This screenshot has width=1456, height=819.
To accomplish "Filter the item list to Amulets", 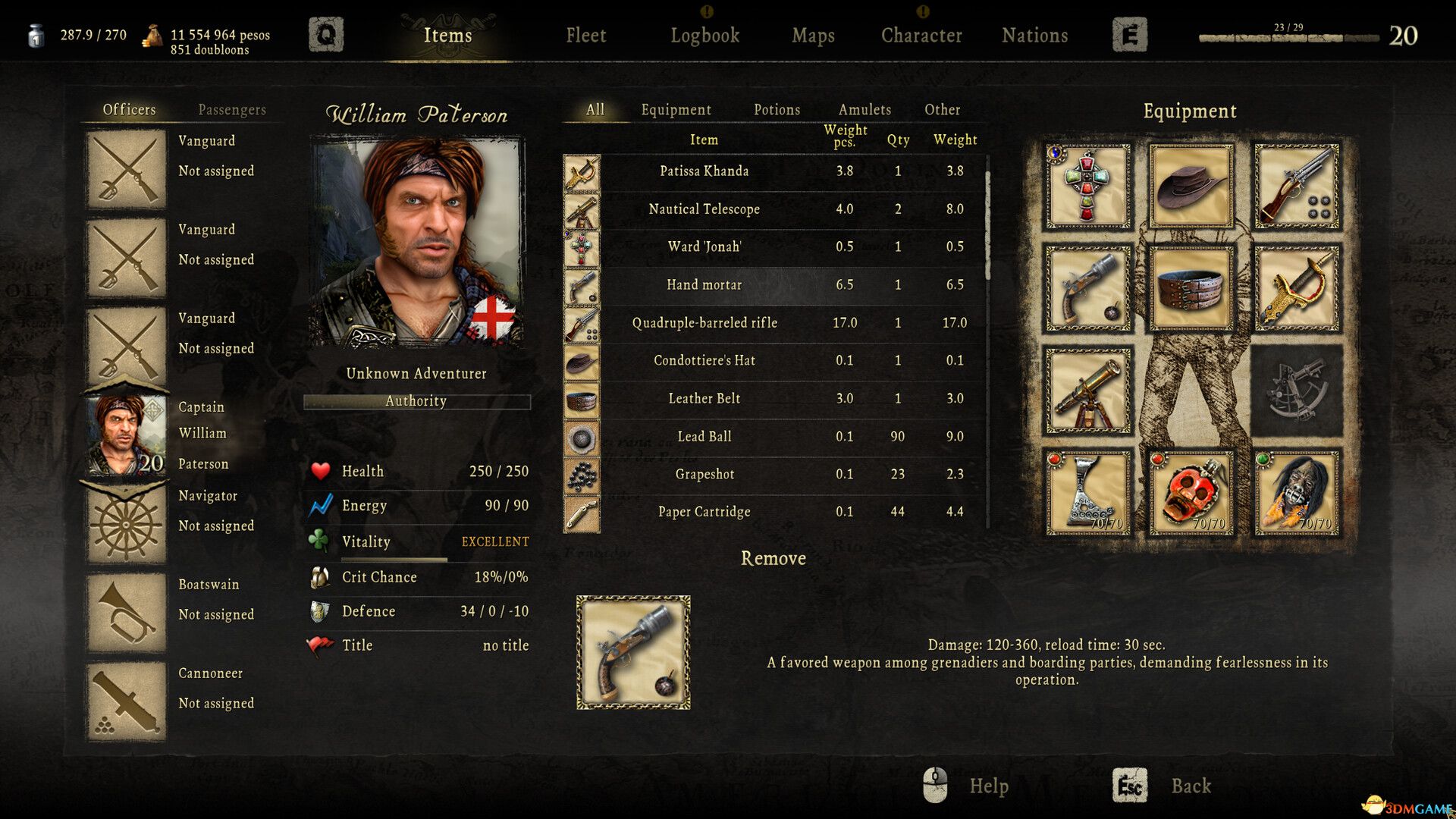I will [864, 110].
